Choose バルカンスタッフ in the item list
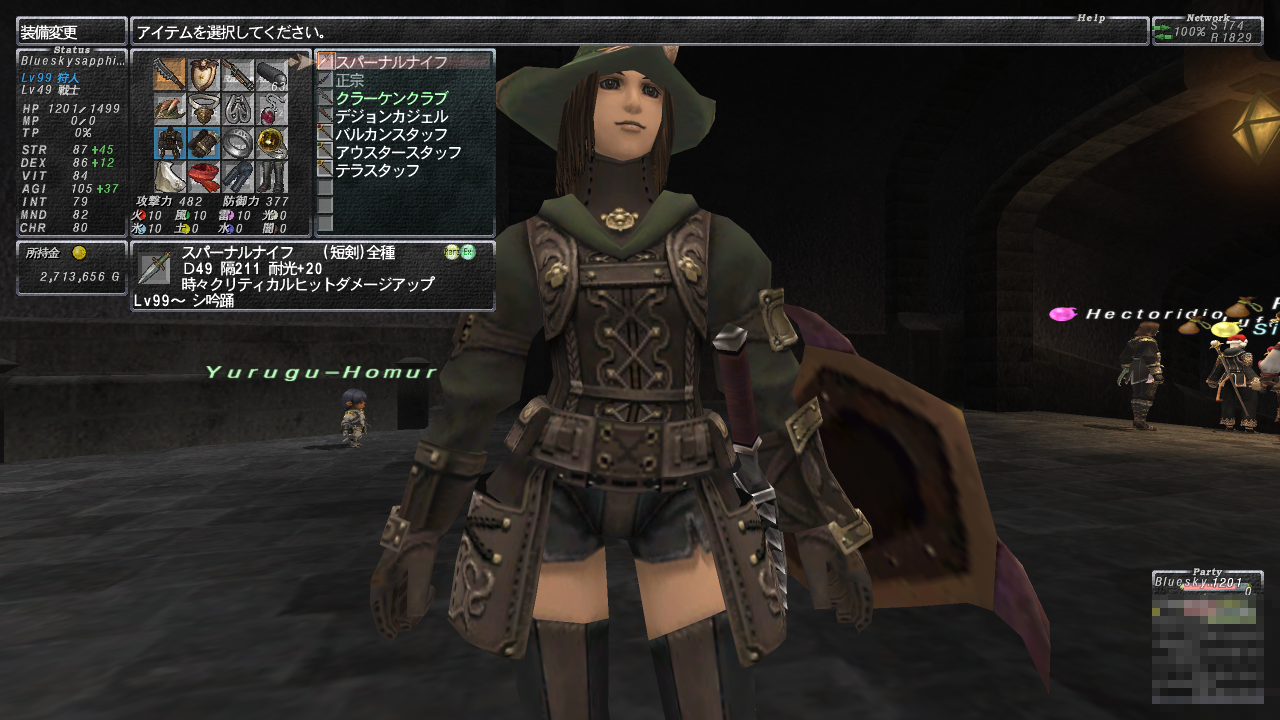Image resolution: width=1280 pixels, height=720 pixels. [391, 134]
